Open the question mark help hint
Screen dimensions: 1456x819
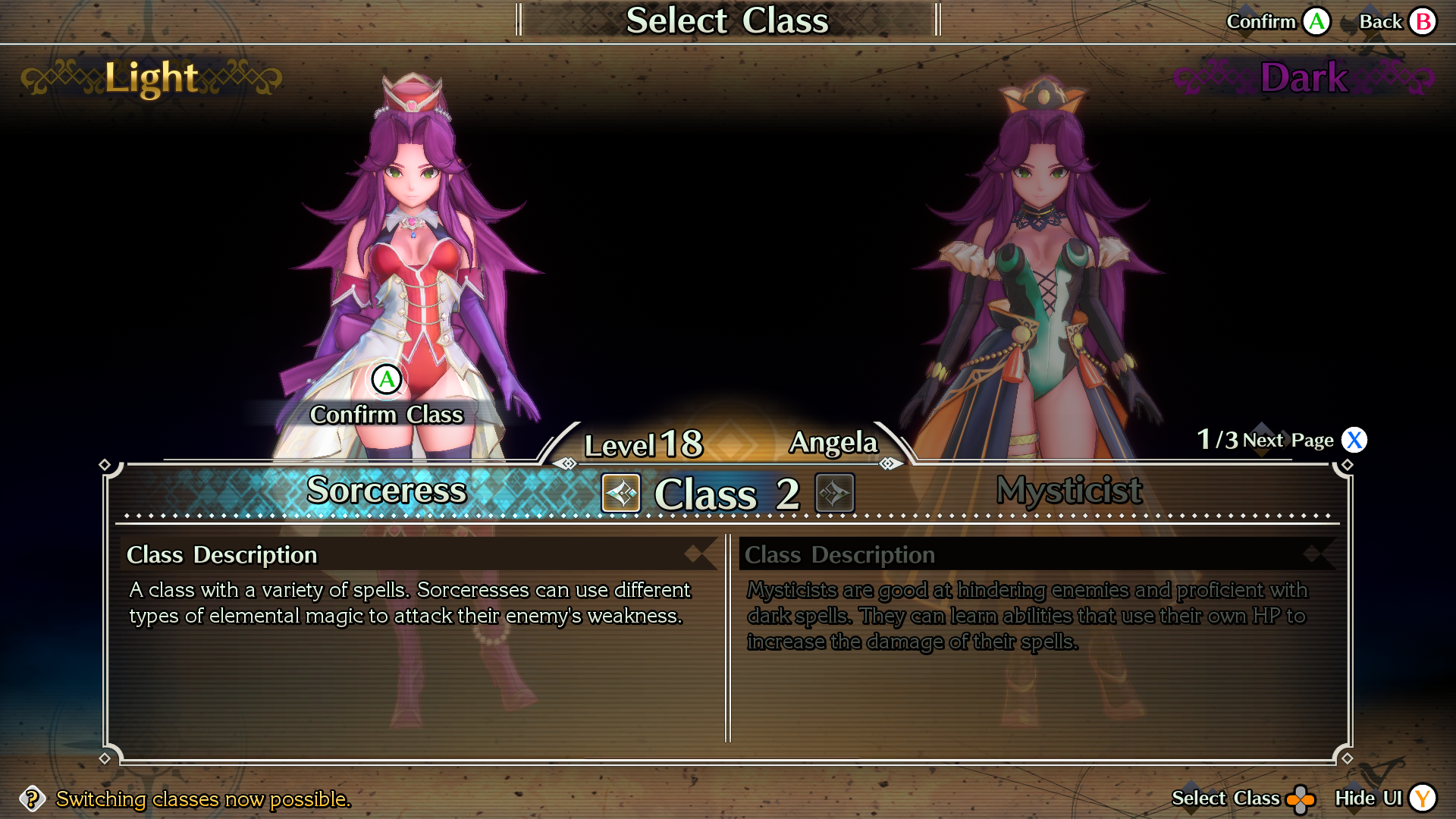pos(32,799)
